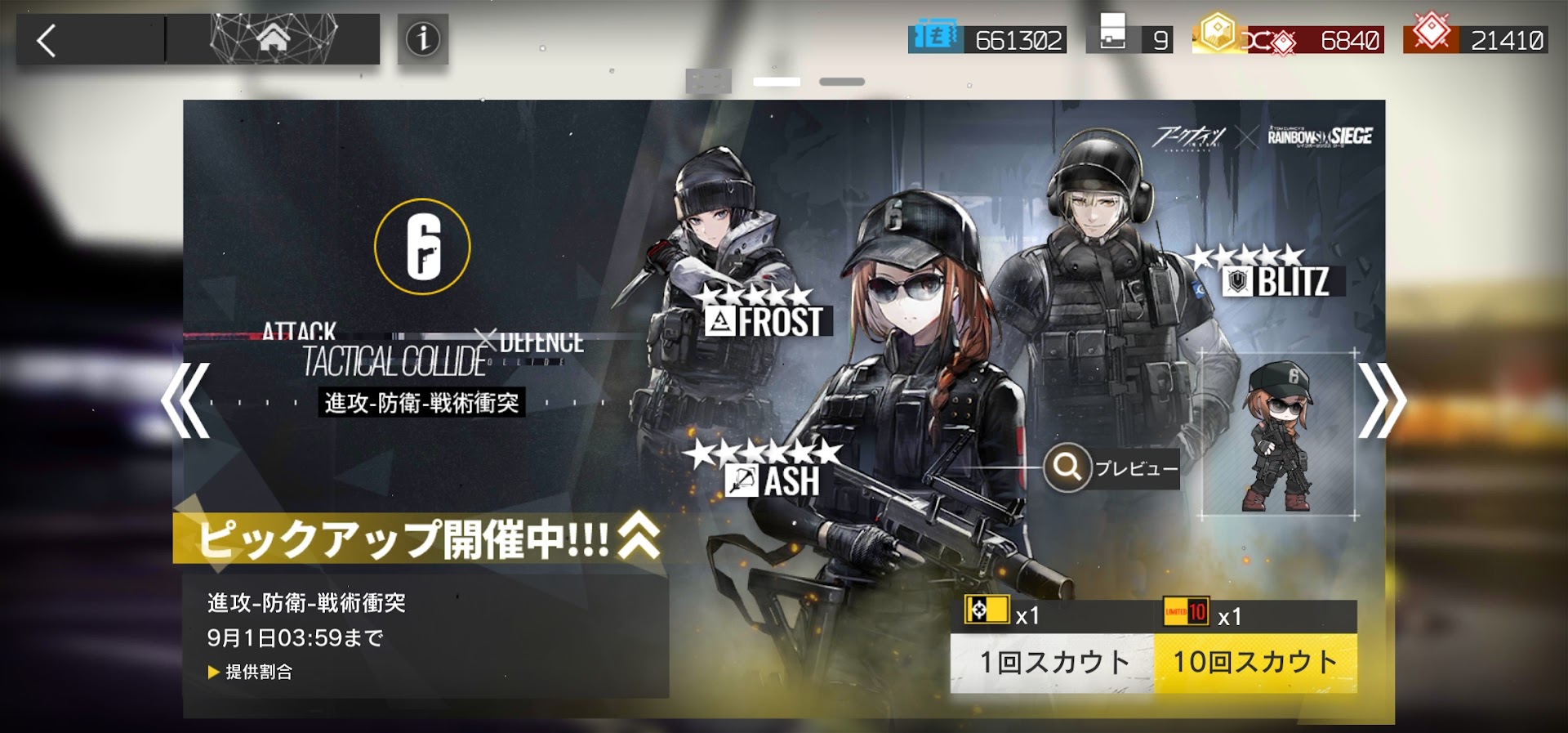View the chibi Ash operator thumbnail
This screenshot has width=1568, height=733.
point(1278,435)
